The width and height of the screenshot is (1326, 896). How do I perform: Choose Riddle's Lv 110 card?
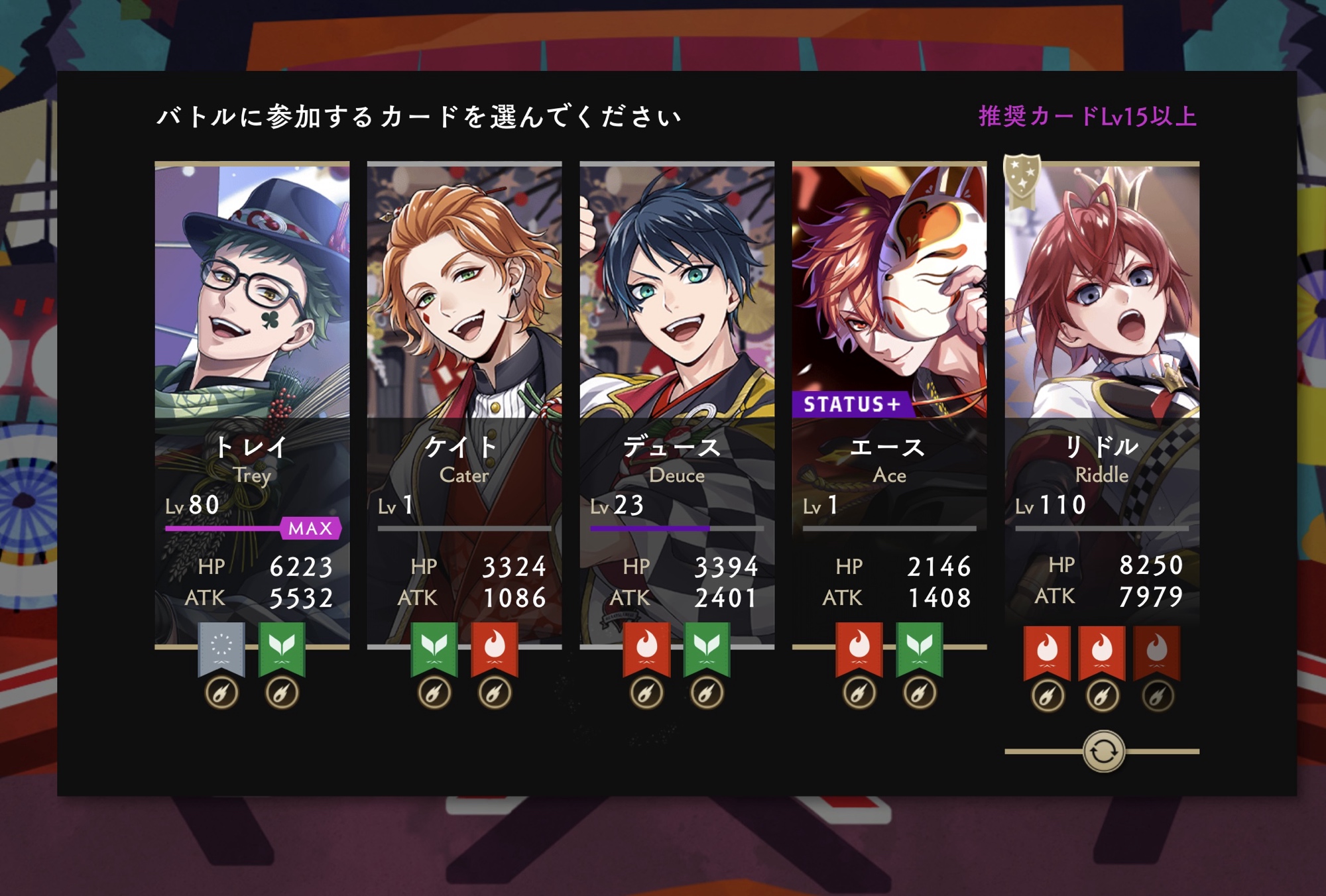[1102, 331]
